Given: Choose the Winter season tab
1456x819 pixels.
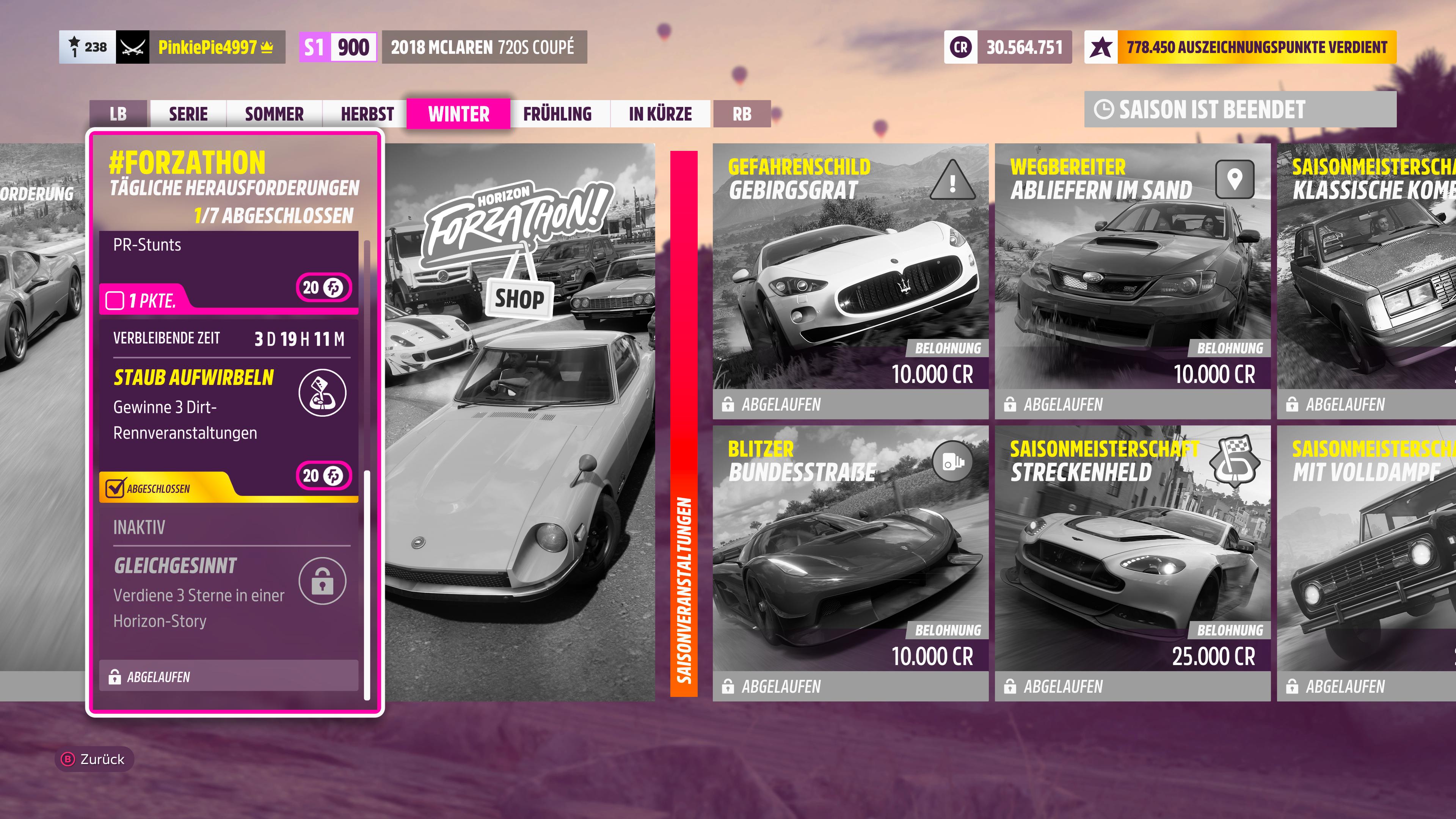Looking at the screenshot, I should point(458,114).
